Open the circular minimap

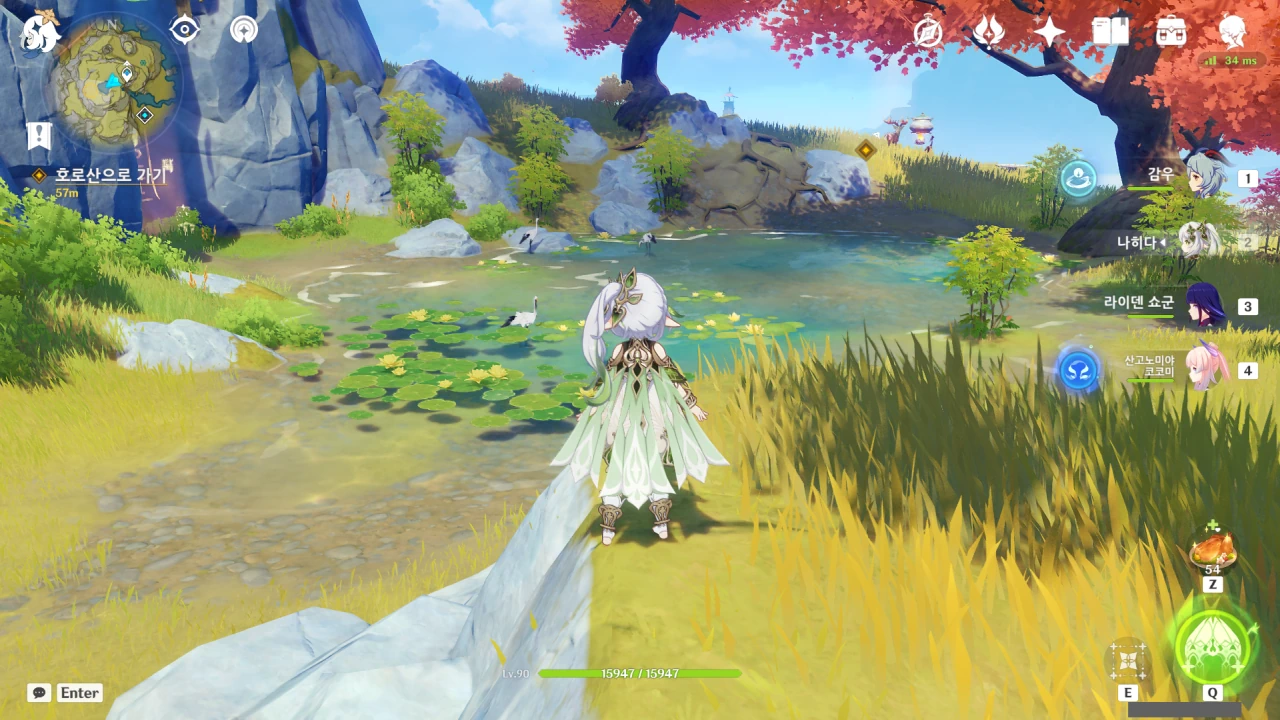116,82
